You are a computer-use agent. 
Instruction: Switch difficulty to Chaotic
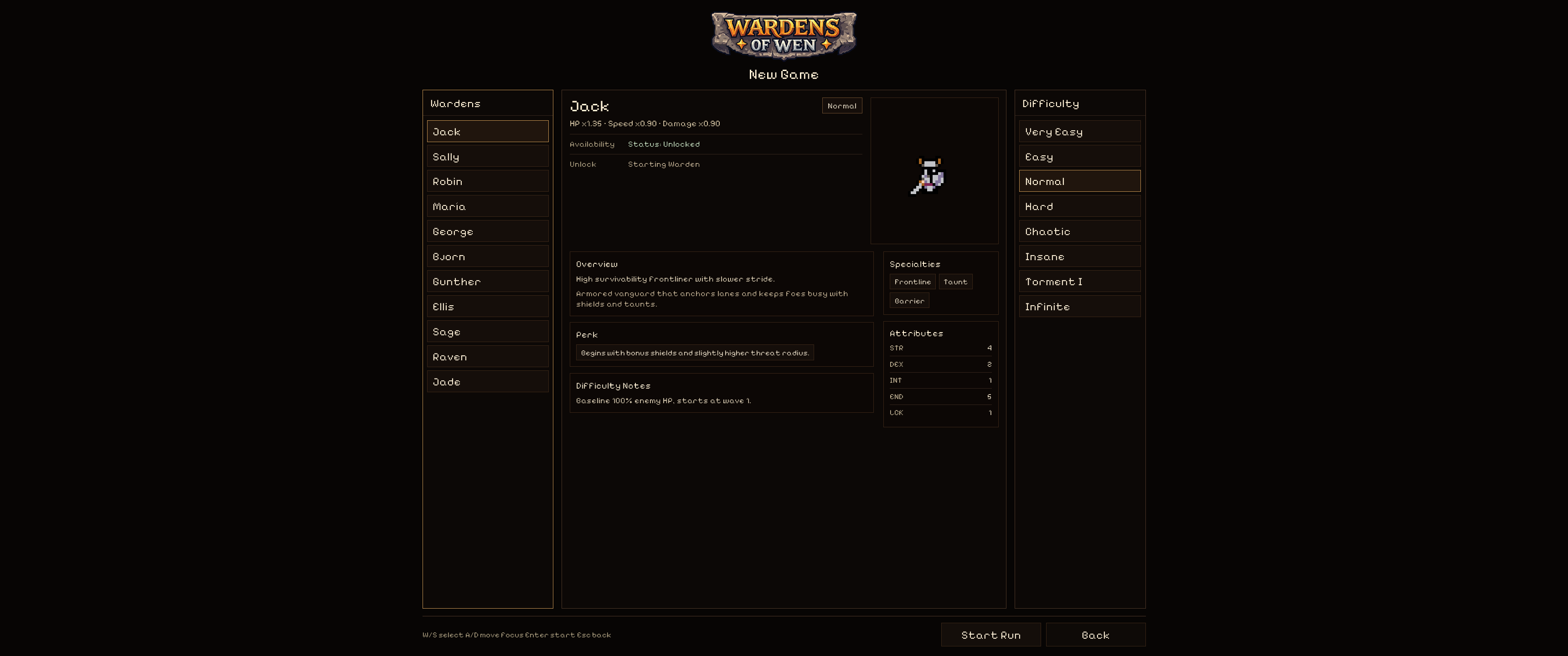click(x=1079, y=231)
